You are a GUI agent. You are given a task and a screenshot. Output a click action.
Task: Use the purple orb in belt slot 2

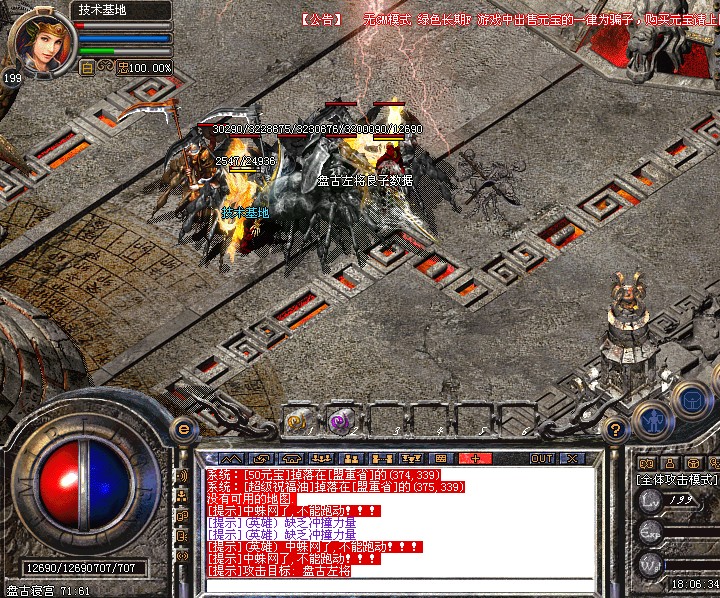(342, 421)
